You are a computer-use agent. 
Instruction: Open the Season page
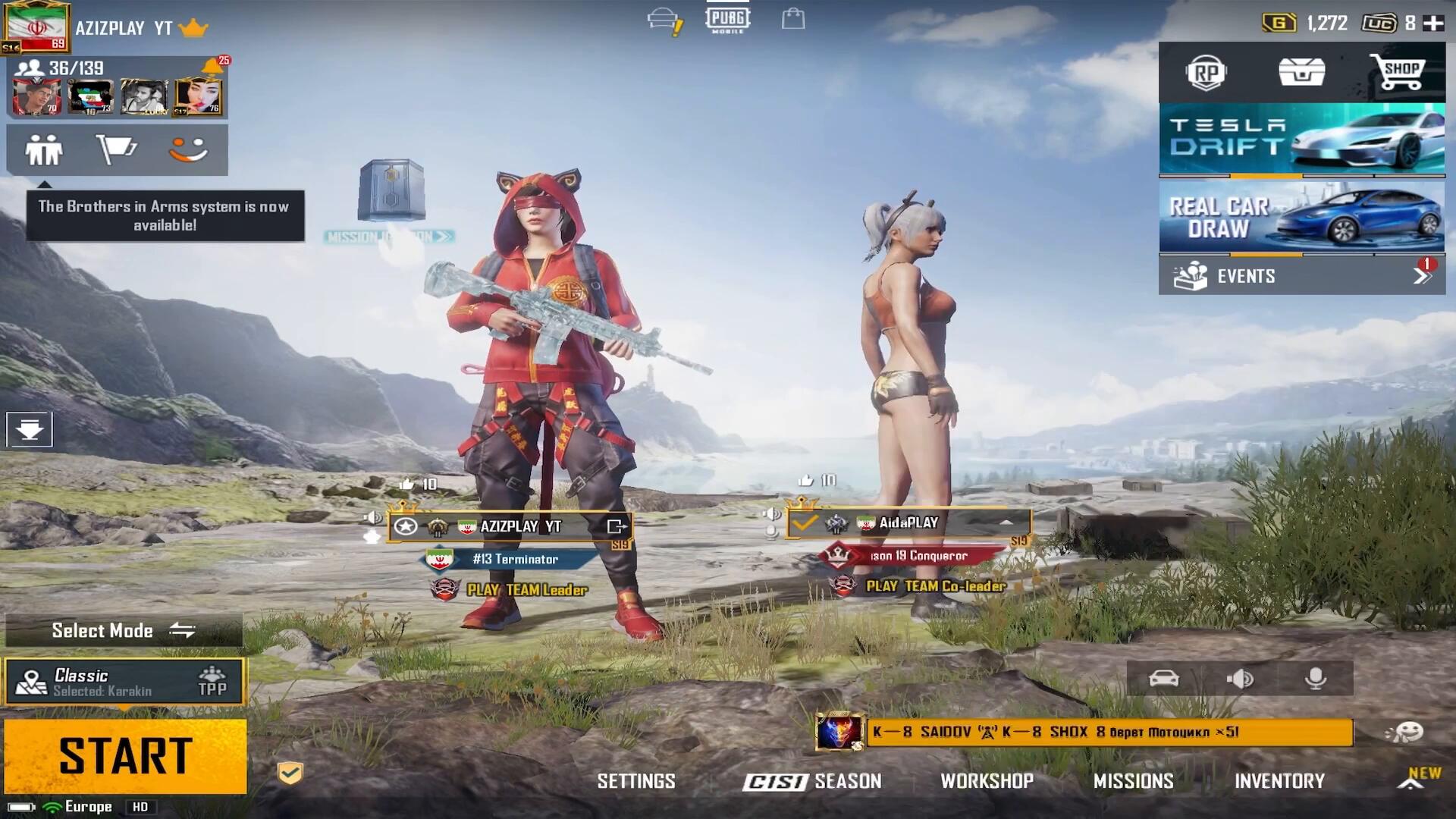(x=812, y=781)
